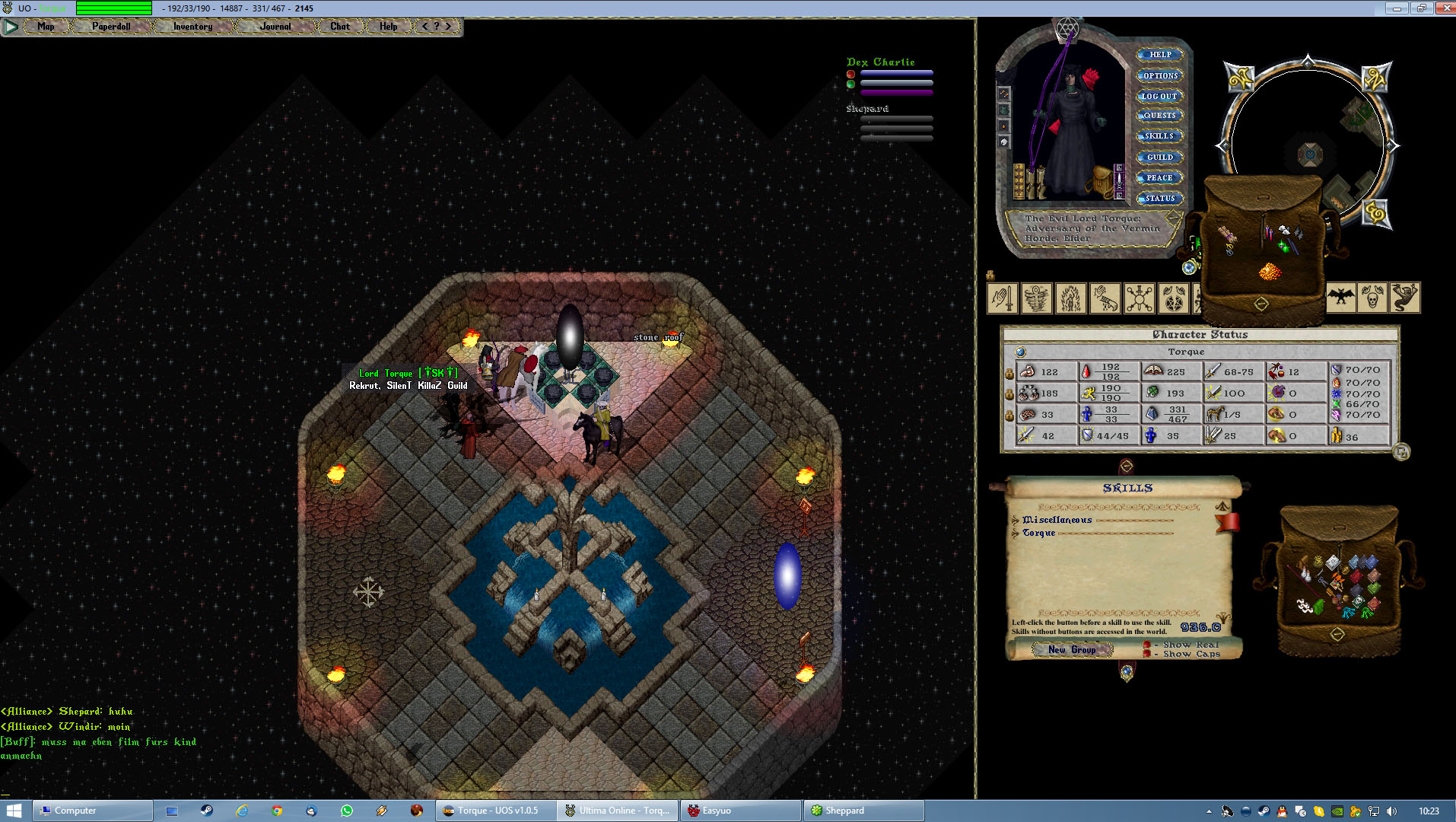Image resolution: width=1456 pixels, height=822 pixels.
Task: Open the QUESTS log
Action: pos(1159,116)
